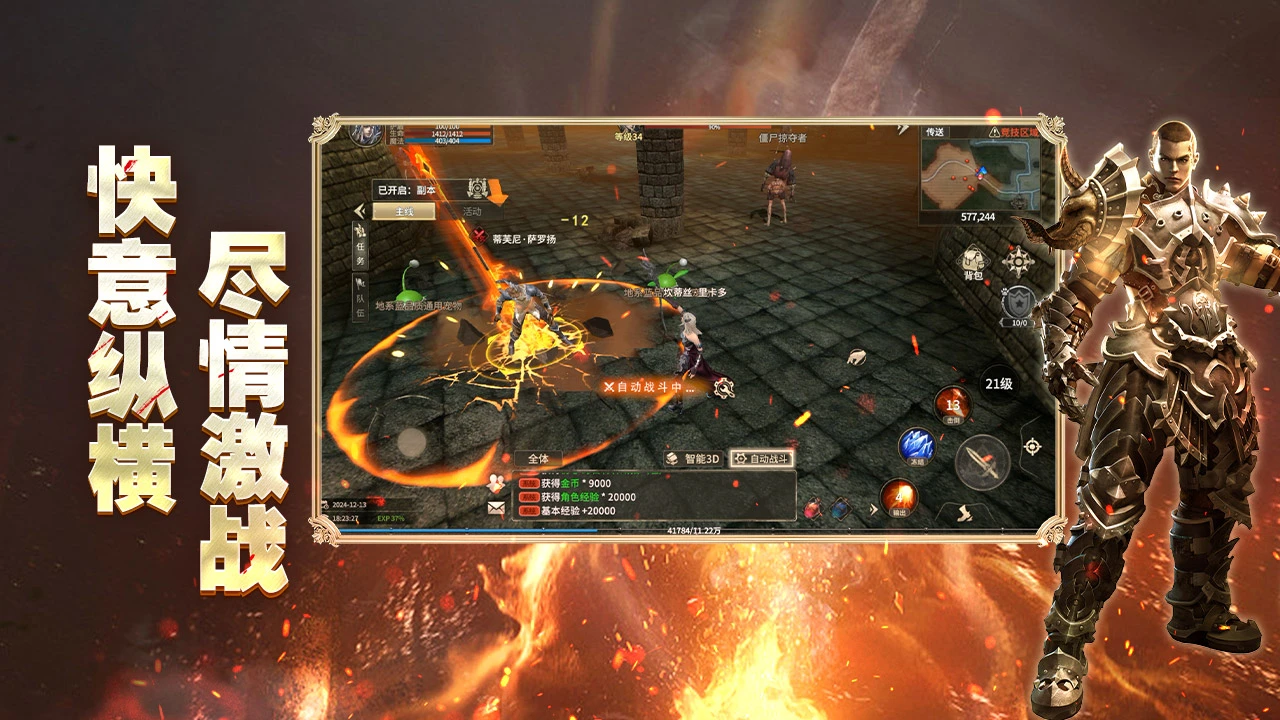Use the red health potion
This screenshot has height=720, width=1280.
pyautogui.click(x=812, y=509)
